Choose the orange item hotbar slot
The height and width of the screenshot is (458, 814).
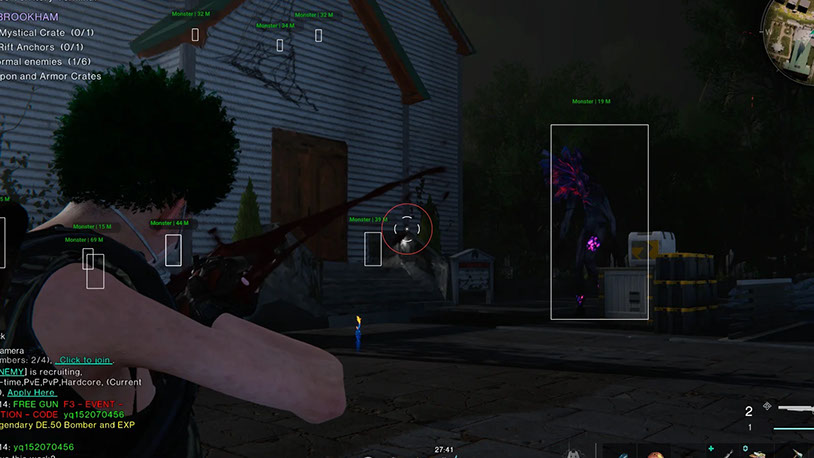(657, 452)
